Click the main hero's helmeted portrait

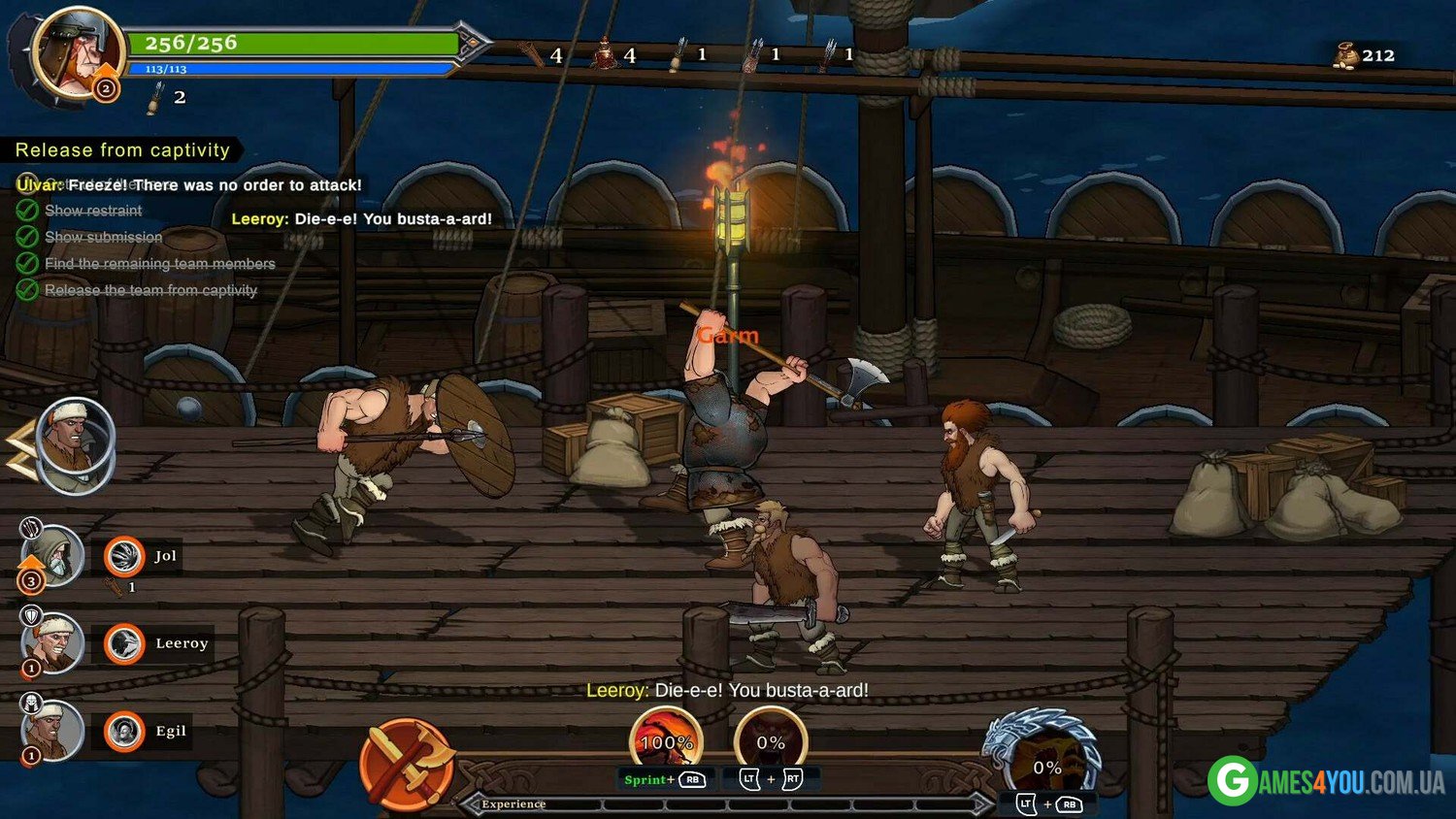click(x=76, y=50)
